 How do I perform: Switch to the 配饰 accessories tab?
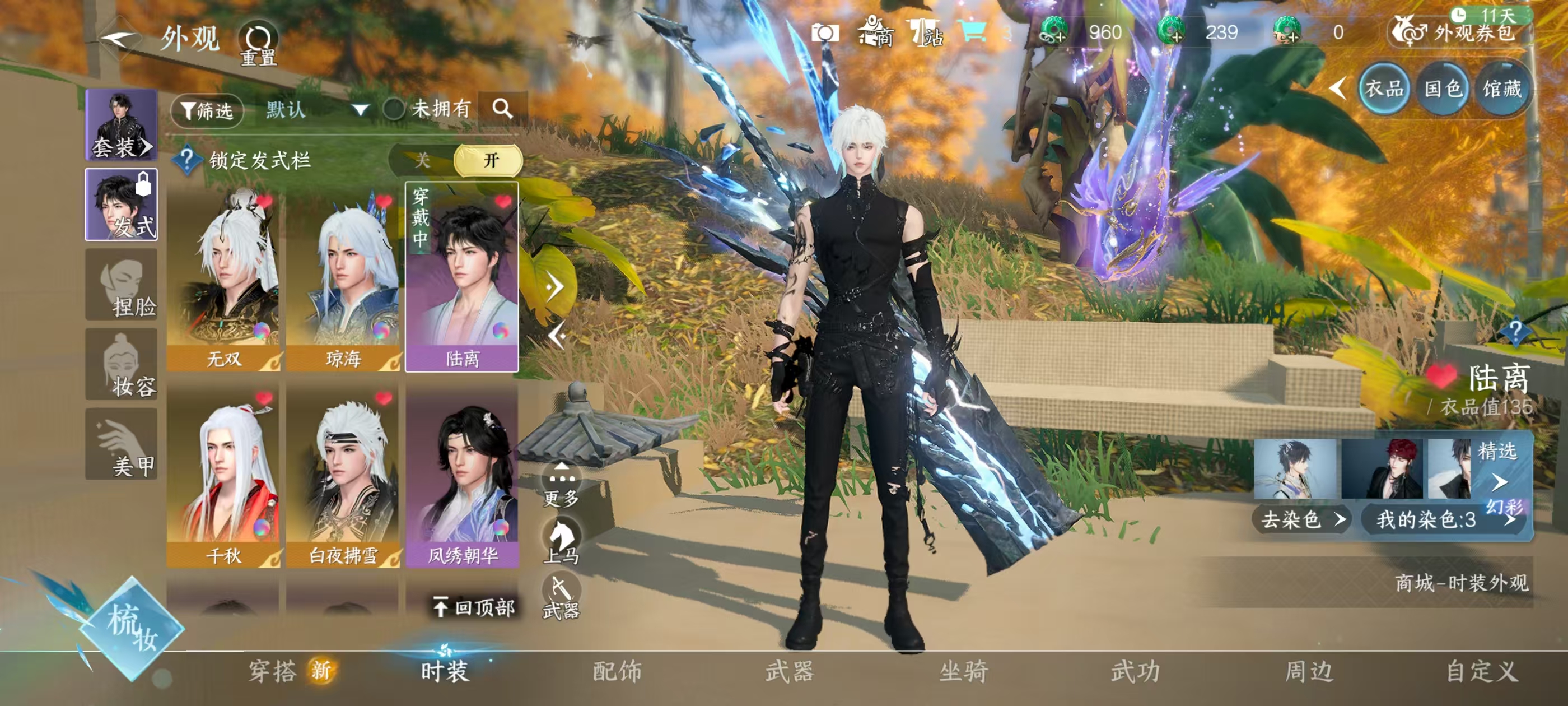[x=617, y=671]
